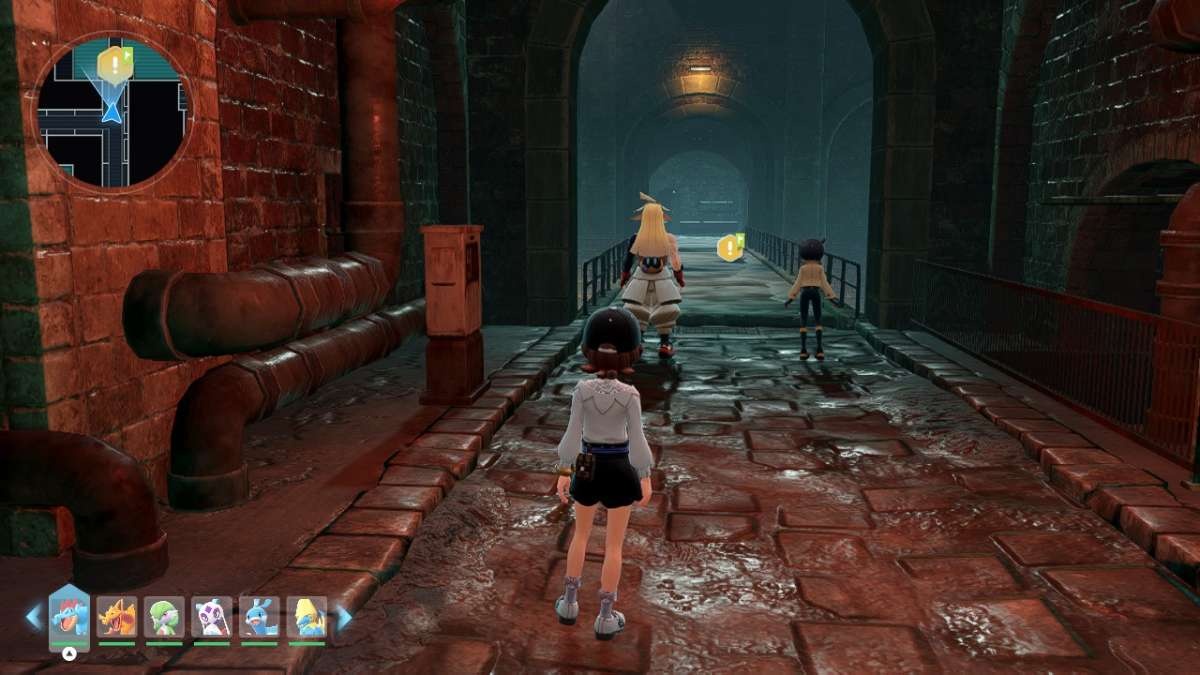Choose the Charizard party slot

click(x=117, y=617)
